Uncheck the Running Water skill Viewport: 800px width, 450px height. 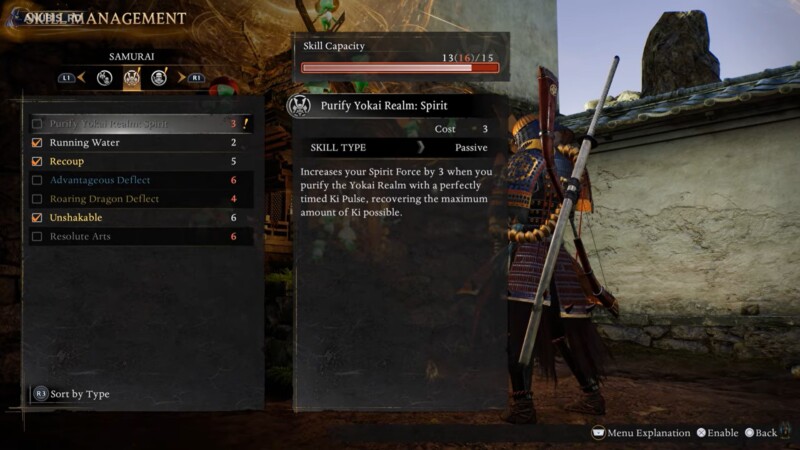click(37, 143)
